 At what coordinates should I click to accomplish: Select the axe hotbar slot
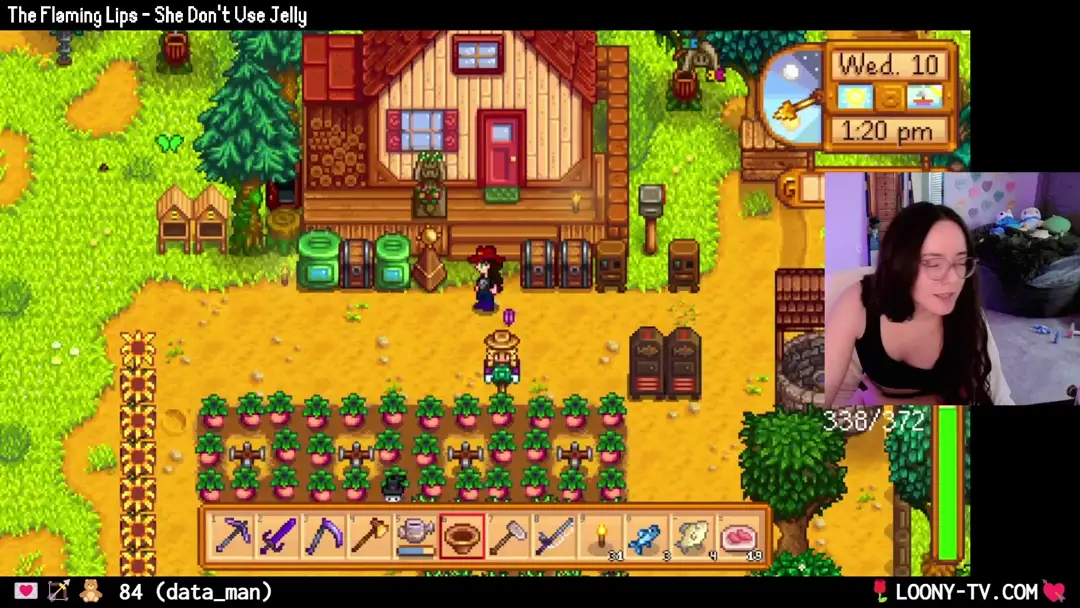click(x=370, y=537)
